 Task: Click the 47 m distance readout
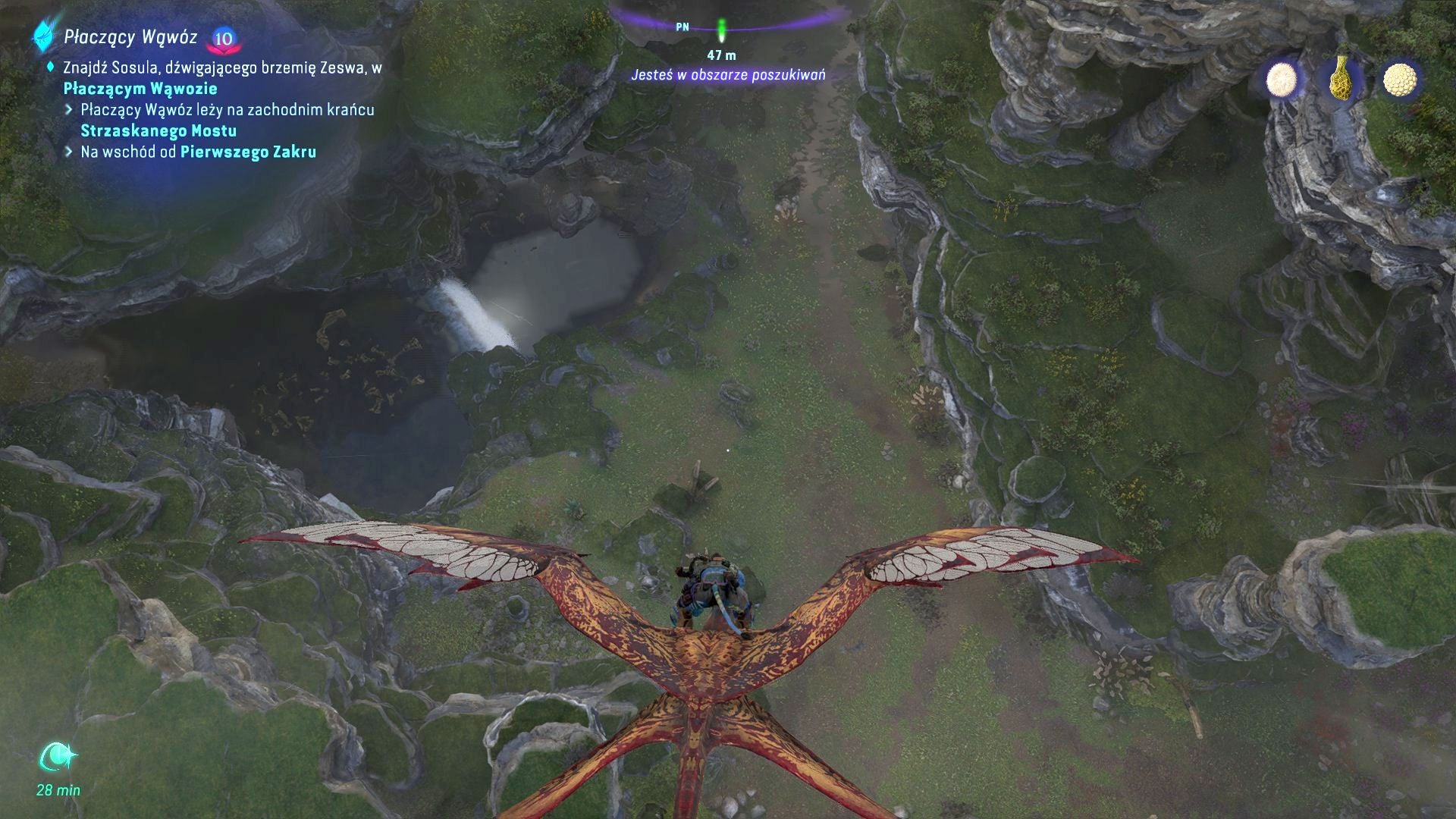[721, 53]
